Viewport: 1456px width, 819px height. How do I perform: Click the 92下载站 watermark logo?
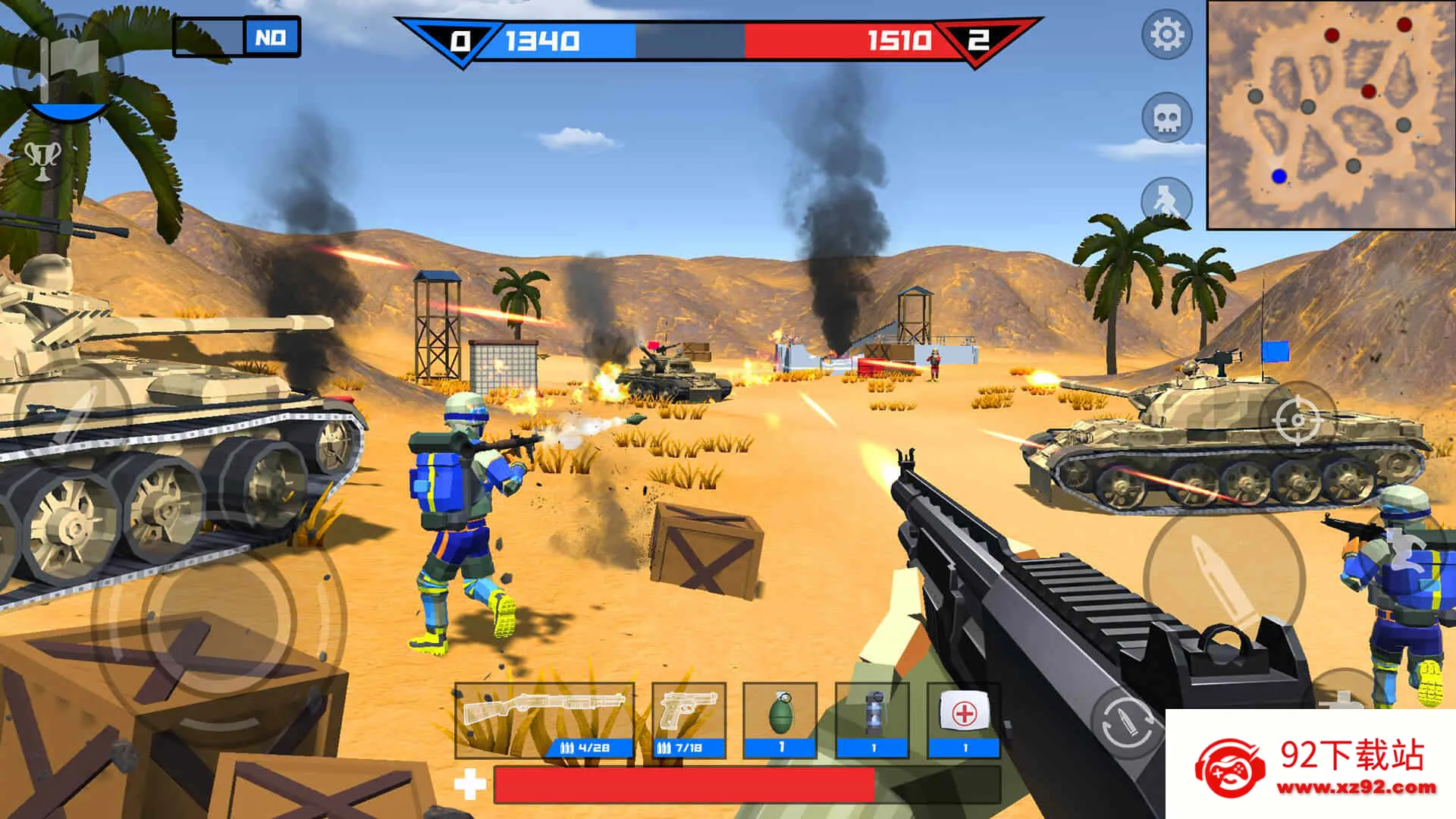coord(1312,766)
